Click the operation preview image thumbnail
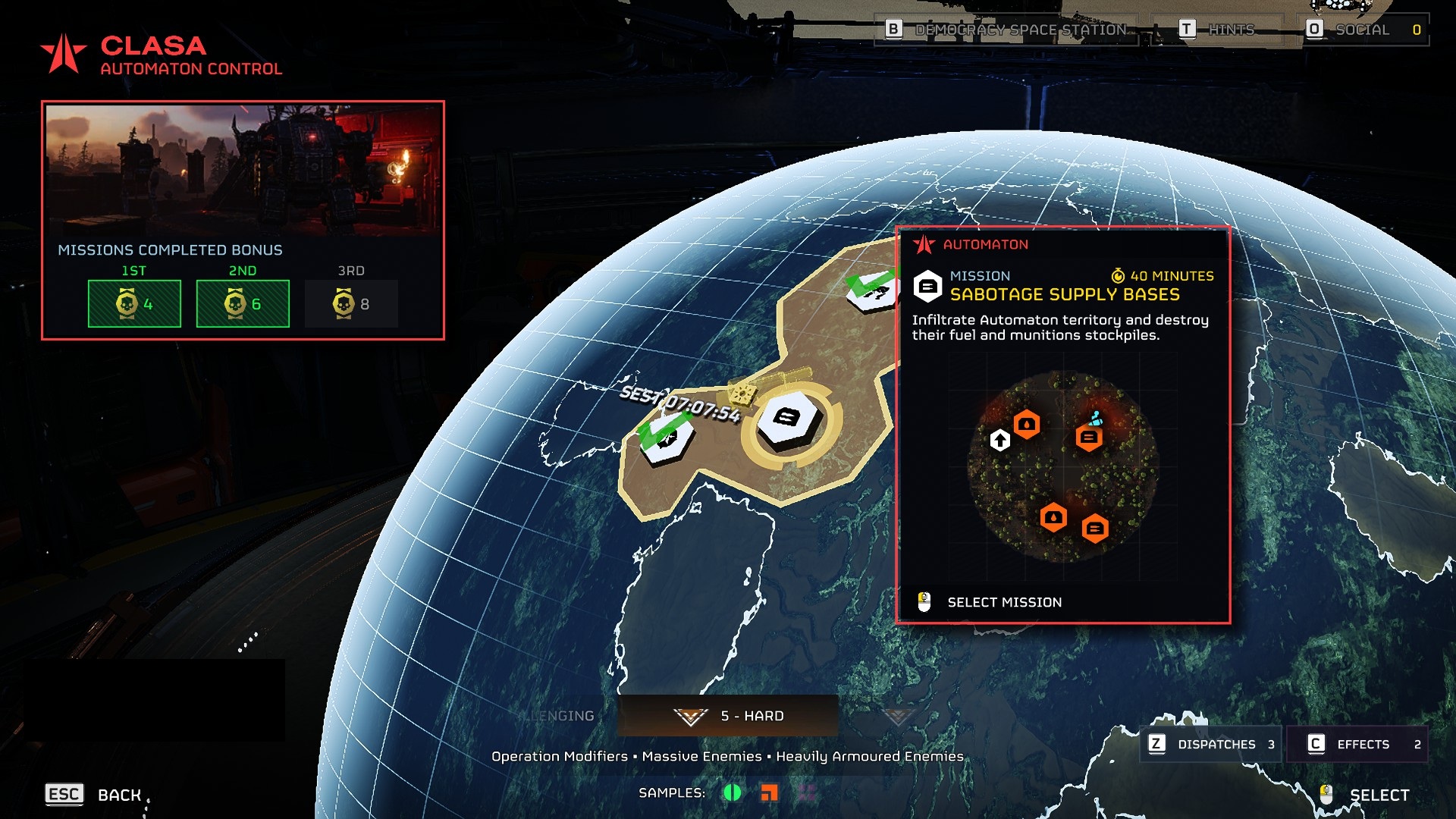The height and width of the screenshot is (819, 1456). (x=243, y=168)
